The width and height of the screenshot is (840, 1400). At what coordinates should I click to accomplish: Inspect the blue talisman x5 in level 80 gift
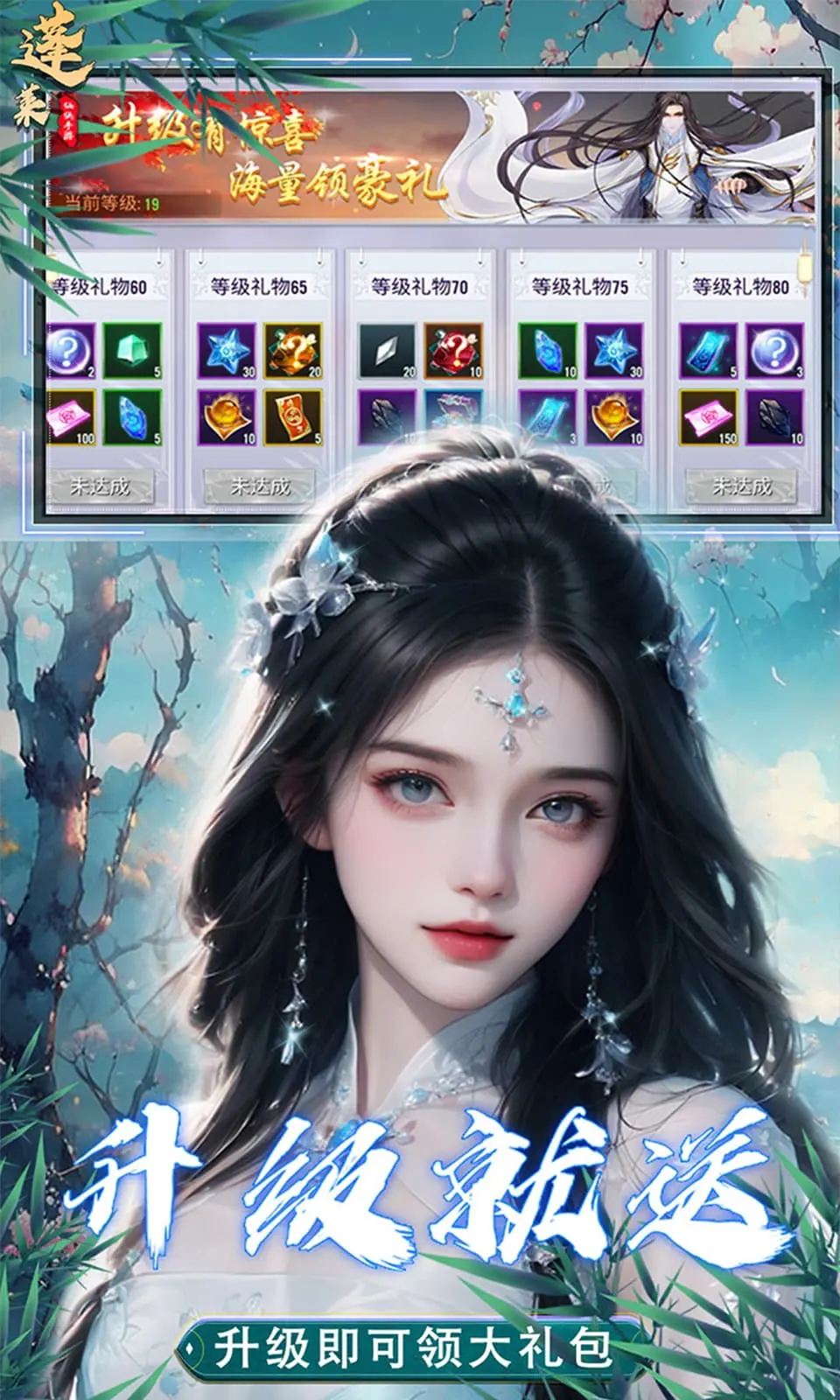[x=709, y=350]
